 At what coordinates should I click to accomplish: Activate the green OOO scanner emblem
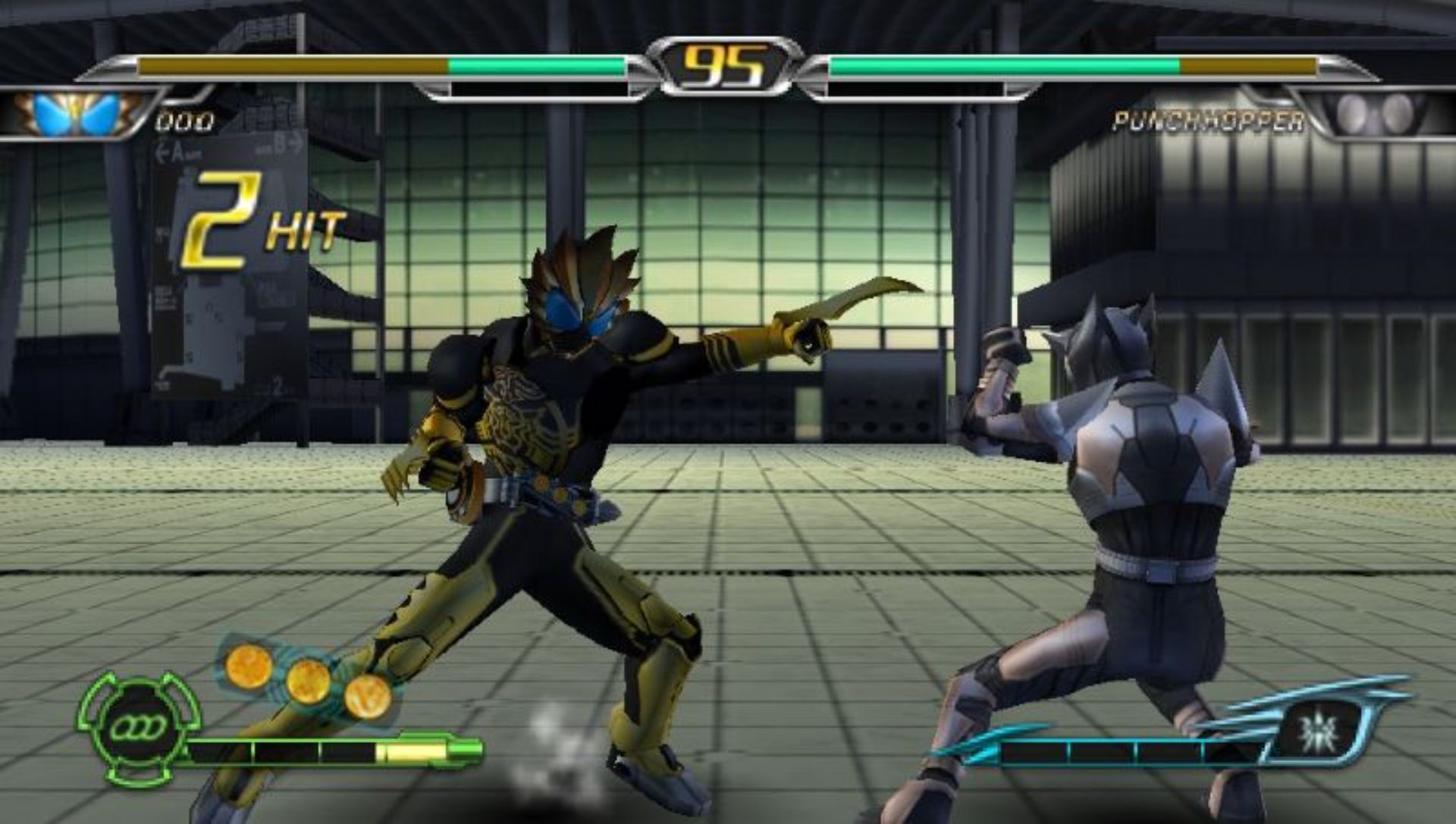[138, 728]
